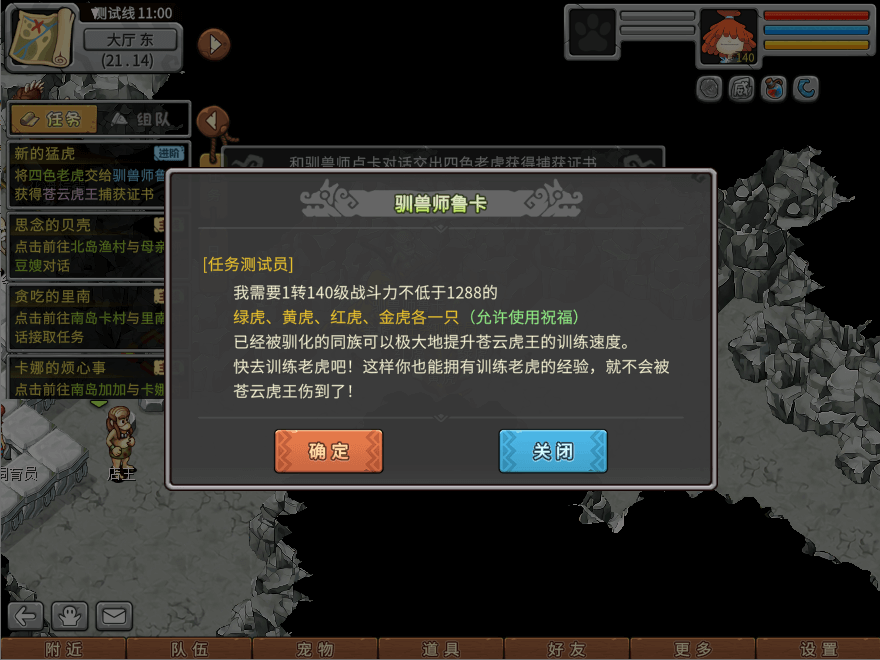
Task: Open the 宠物 pet menu
Action: tap(315, 649)
